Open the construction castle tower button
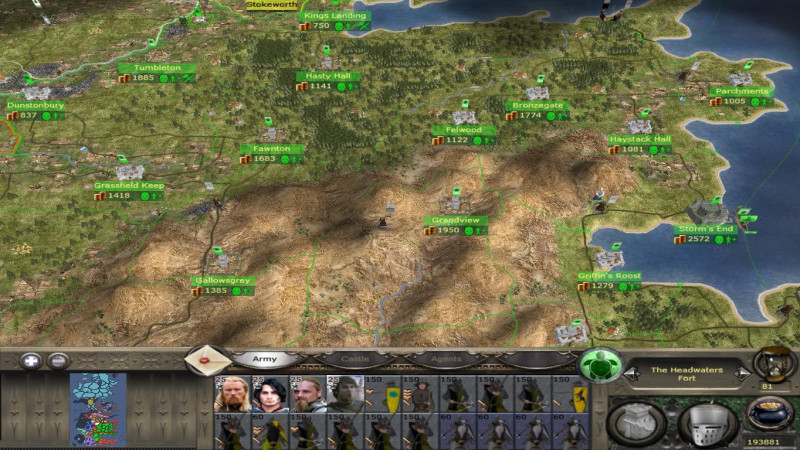Screen dimensions: 800x450 click(638, 421)
